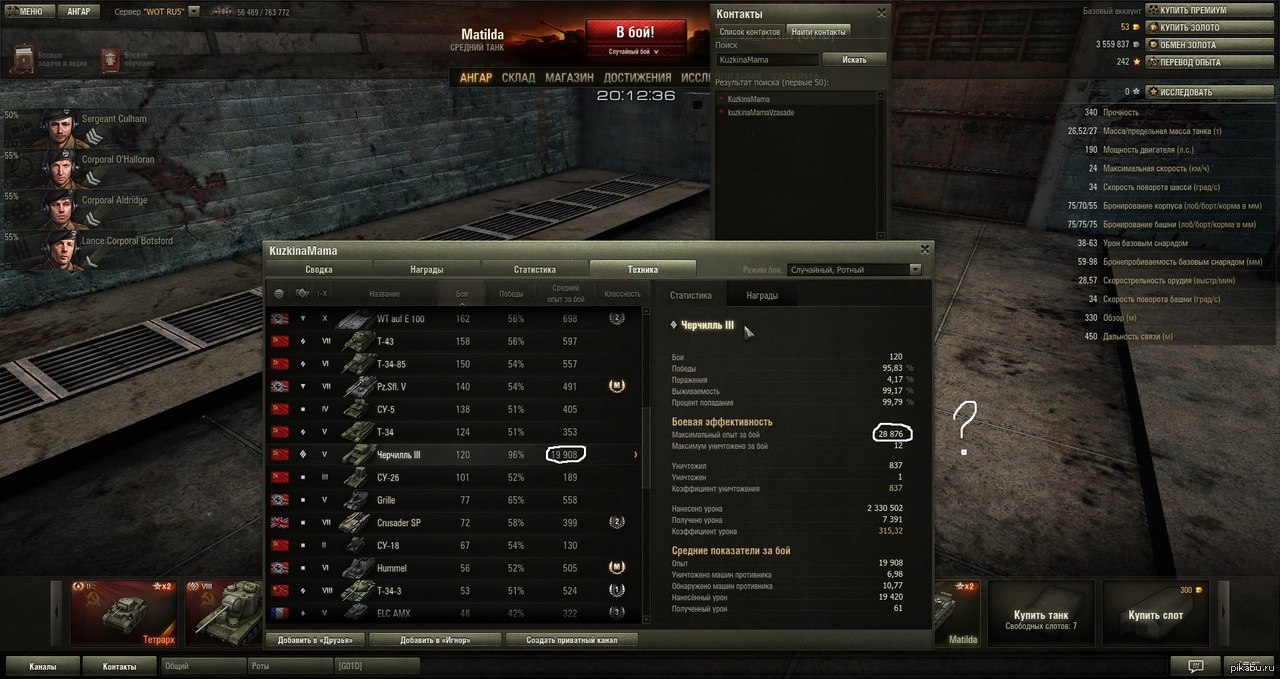
Task: Go to the ДОСТИЖЕНИЯ section
Action: (637, 77)
